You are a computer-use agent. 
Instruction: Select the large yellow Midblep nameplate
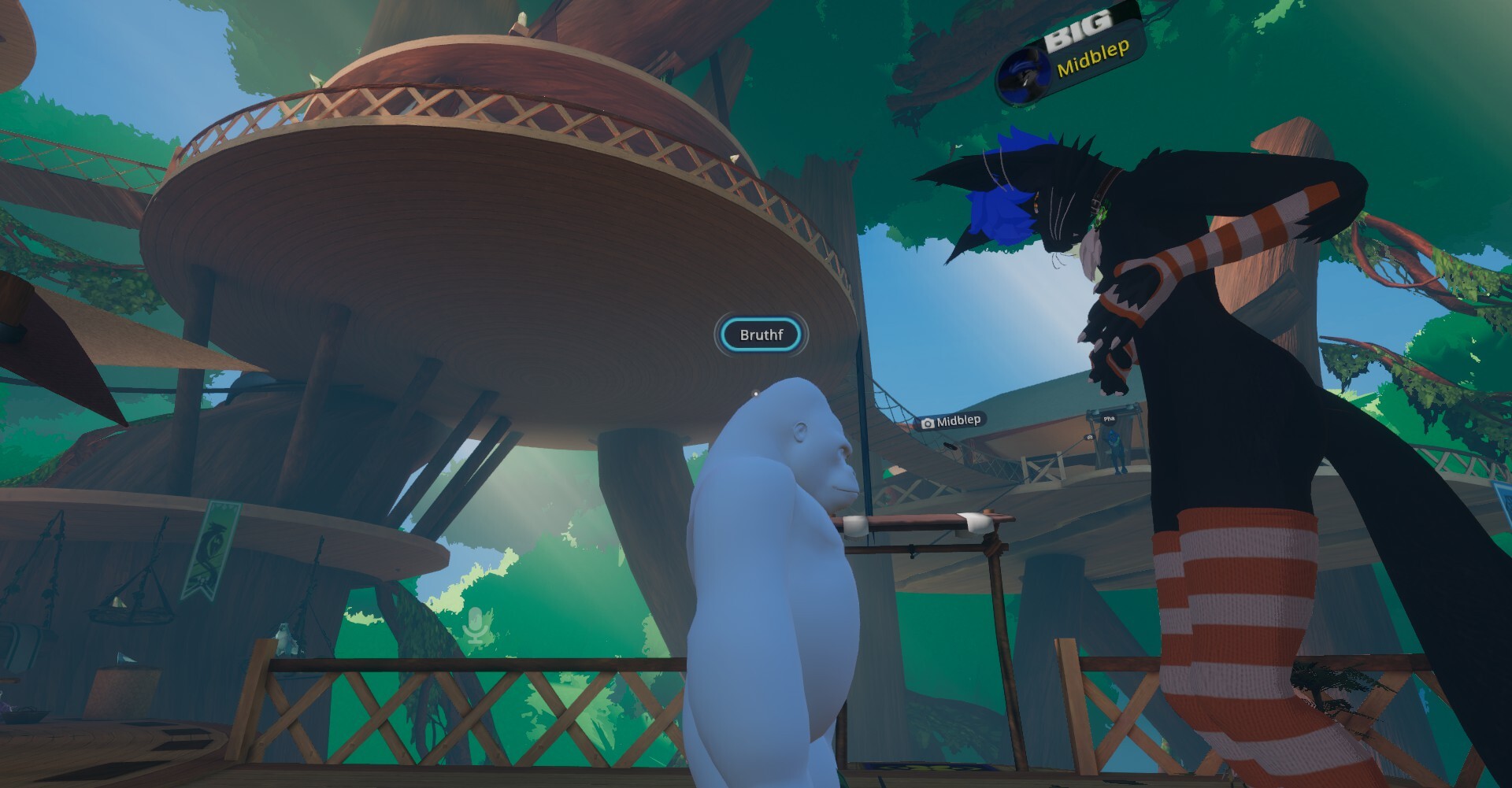point(1091,58)
